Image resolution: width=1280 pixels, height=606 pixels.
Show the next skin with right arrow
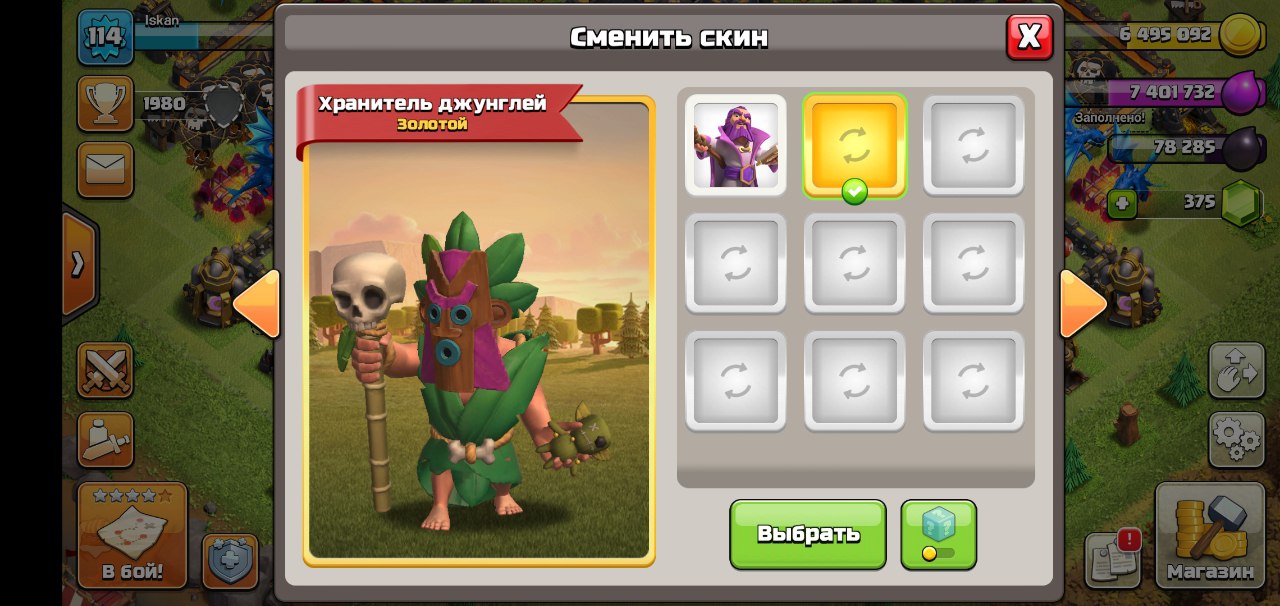point(1082,303)
